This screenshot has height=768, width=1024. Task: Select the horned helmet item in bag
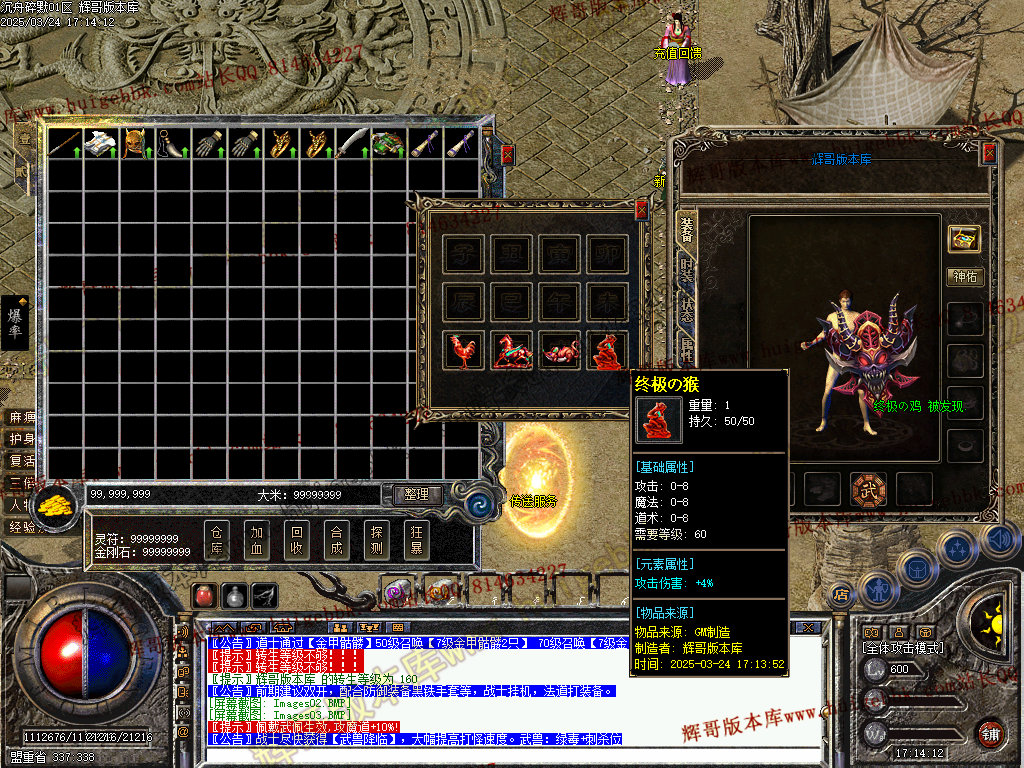tap(135, 144)
